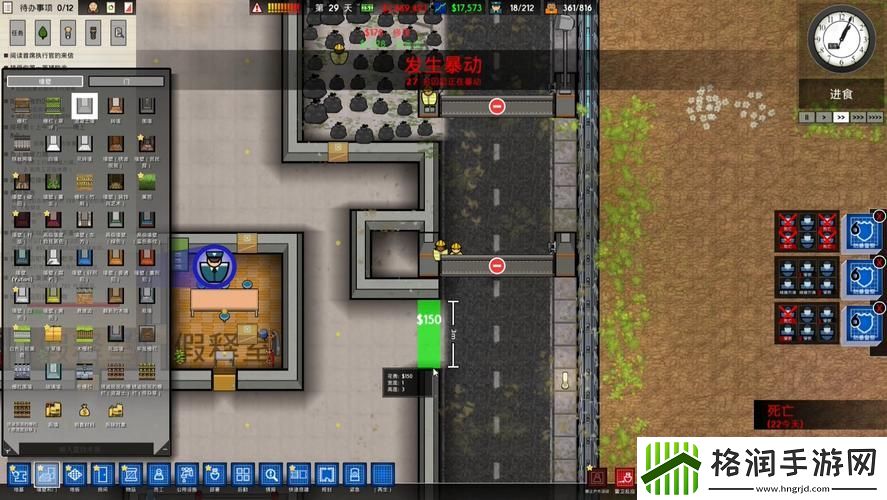Switch to the 墙壁 (walls) tab
The height and width of the screenshot is (500, 887).
[44, 81]
